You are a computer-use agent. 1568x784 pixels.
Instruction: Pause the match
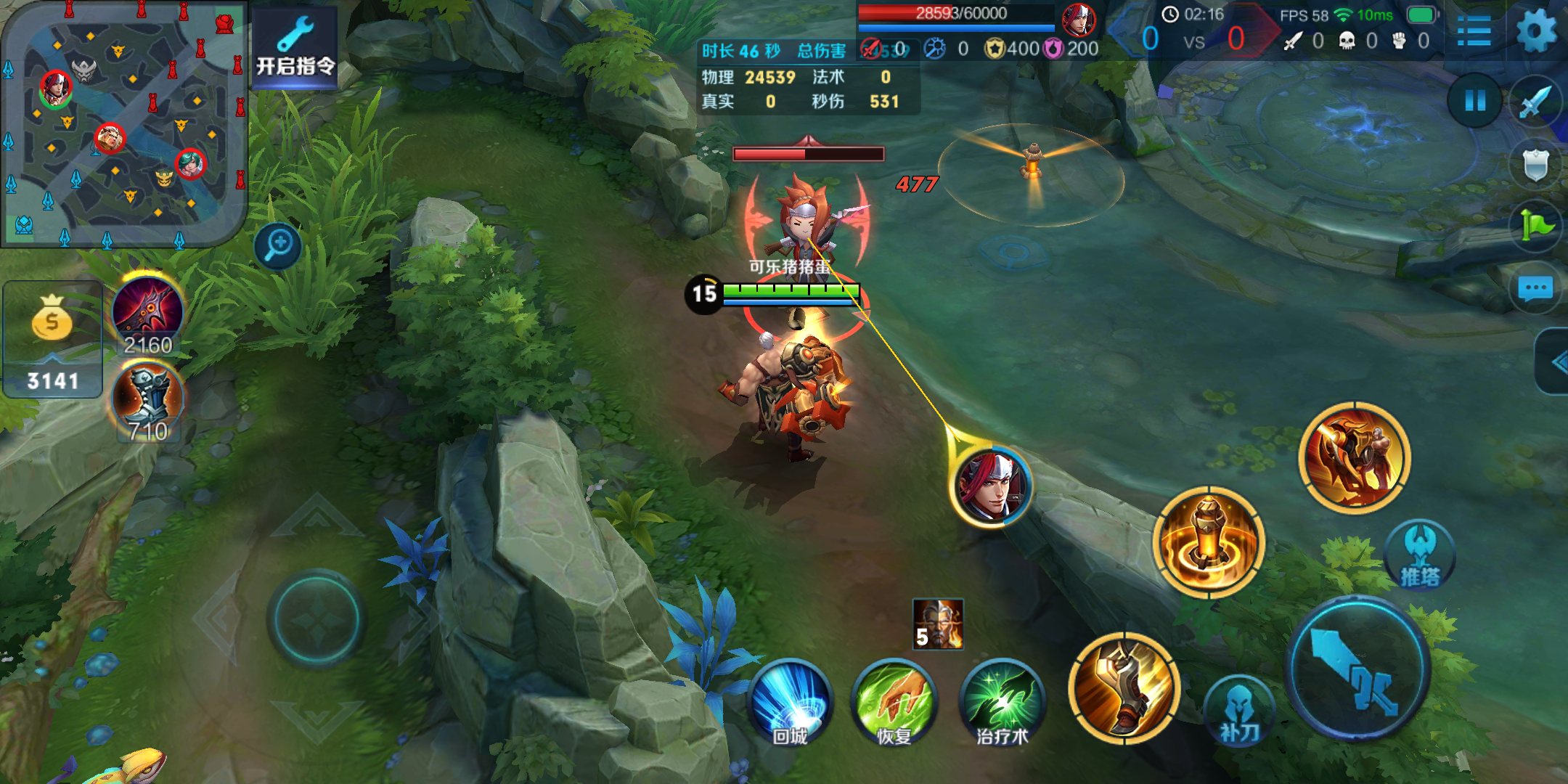[1475, 100]
